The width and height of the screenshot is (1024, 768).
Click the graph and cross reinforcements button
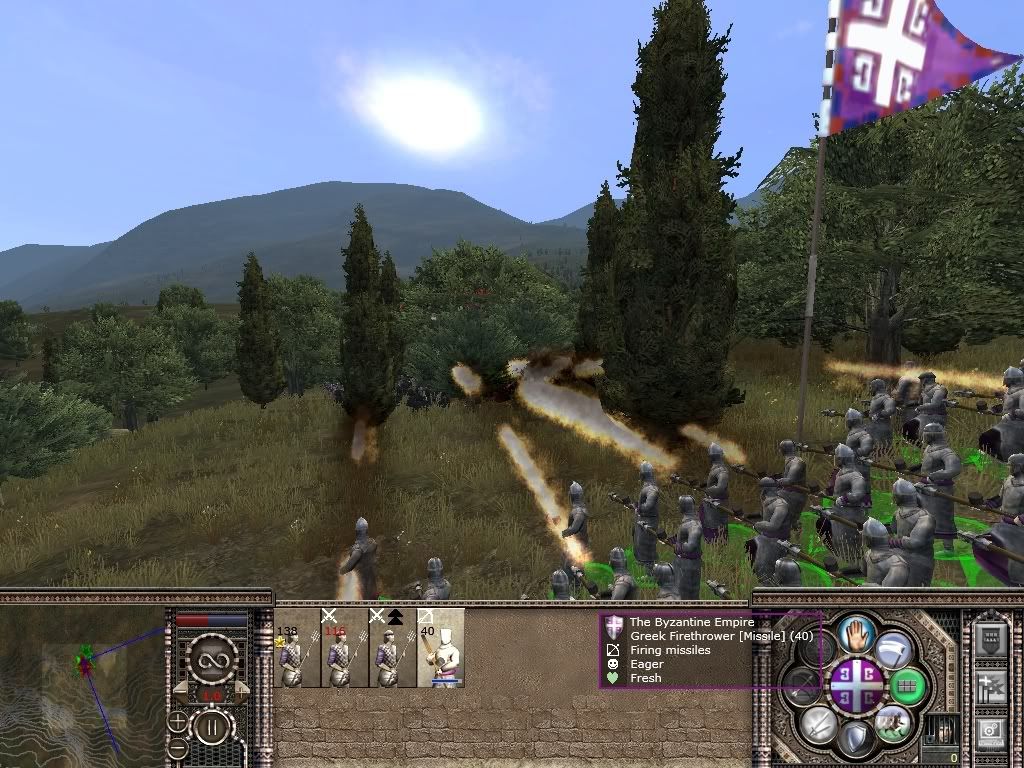pos(990,685)
